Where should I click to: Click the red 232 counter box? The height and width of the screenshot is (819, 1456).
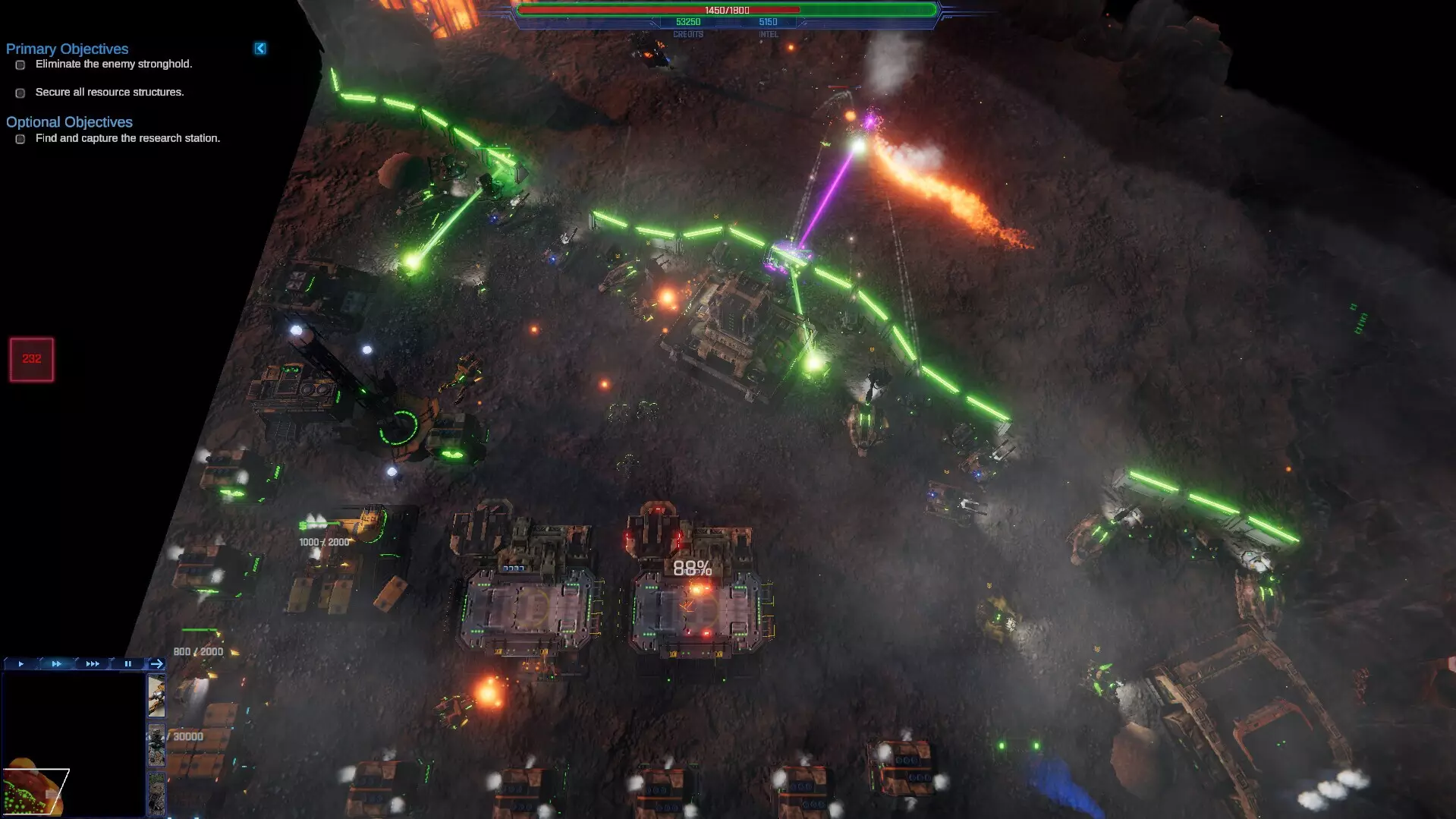[x=32, y=359]
